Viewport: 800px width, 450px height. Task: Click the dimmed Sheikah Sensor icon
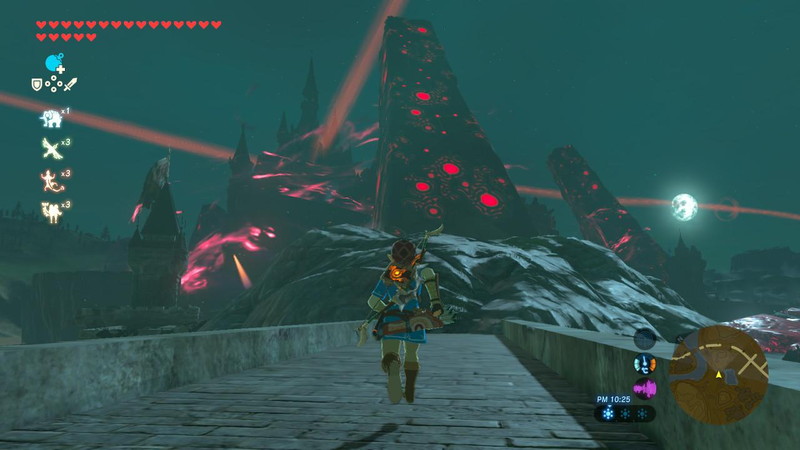[645, 338]
